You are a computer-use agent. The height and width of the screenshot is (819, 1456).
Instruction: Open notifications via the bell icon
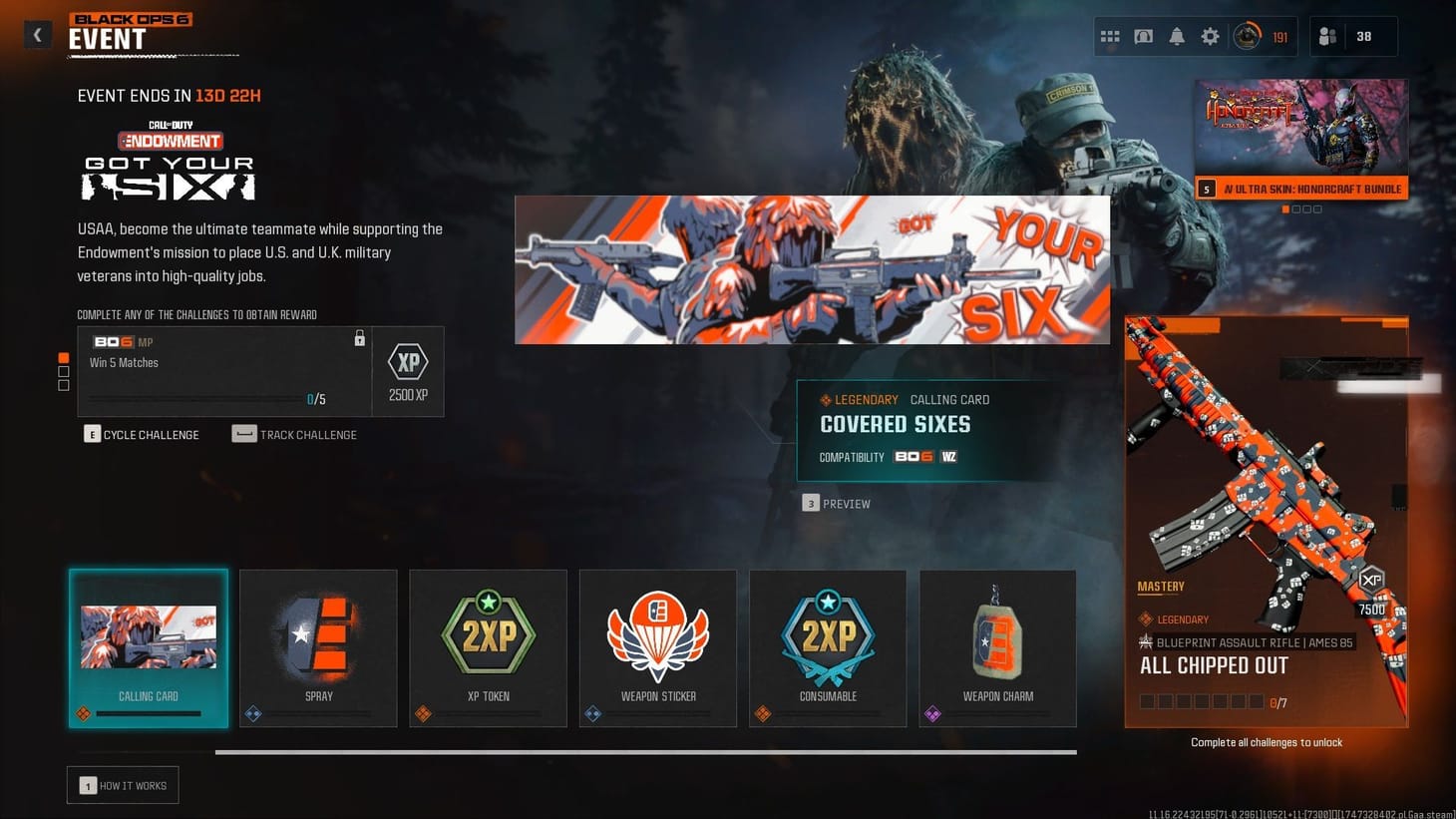[x=1177, y=36]
